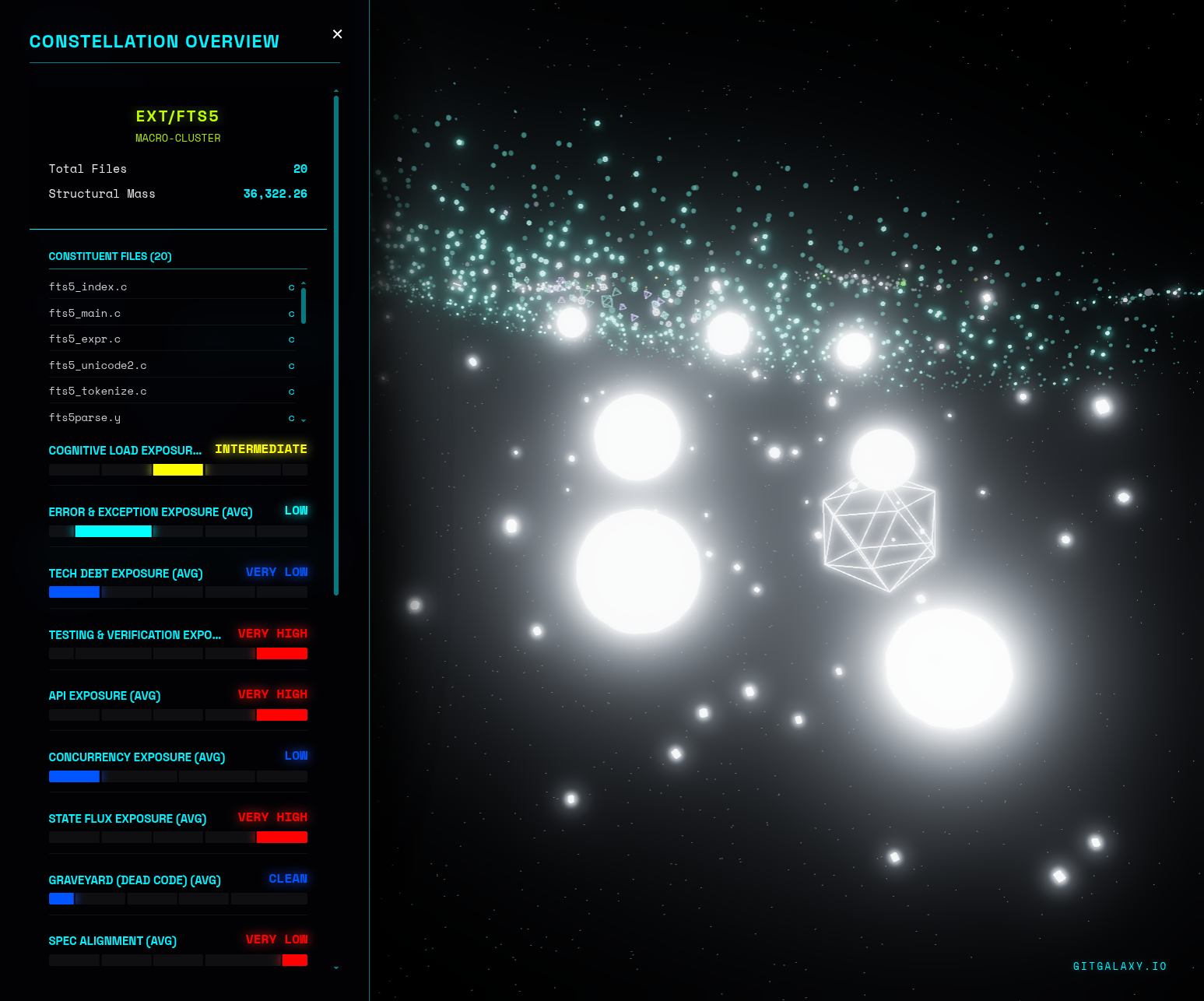Open the GITGALAXY.IO link
This screenshot has height=1001, width=1204.
[1120, 966]
